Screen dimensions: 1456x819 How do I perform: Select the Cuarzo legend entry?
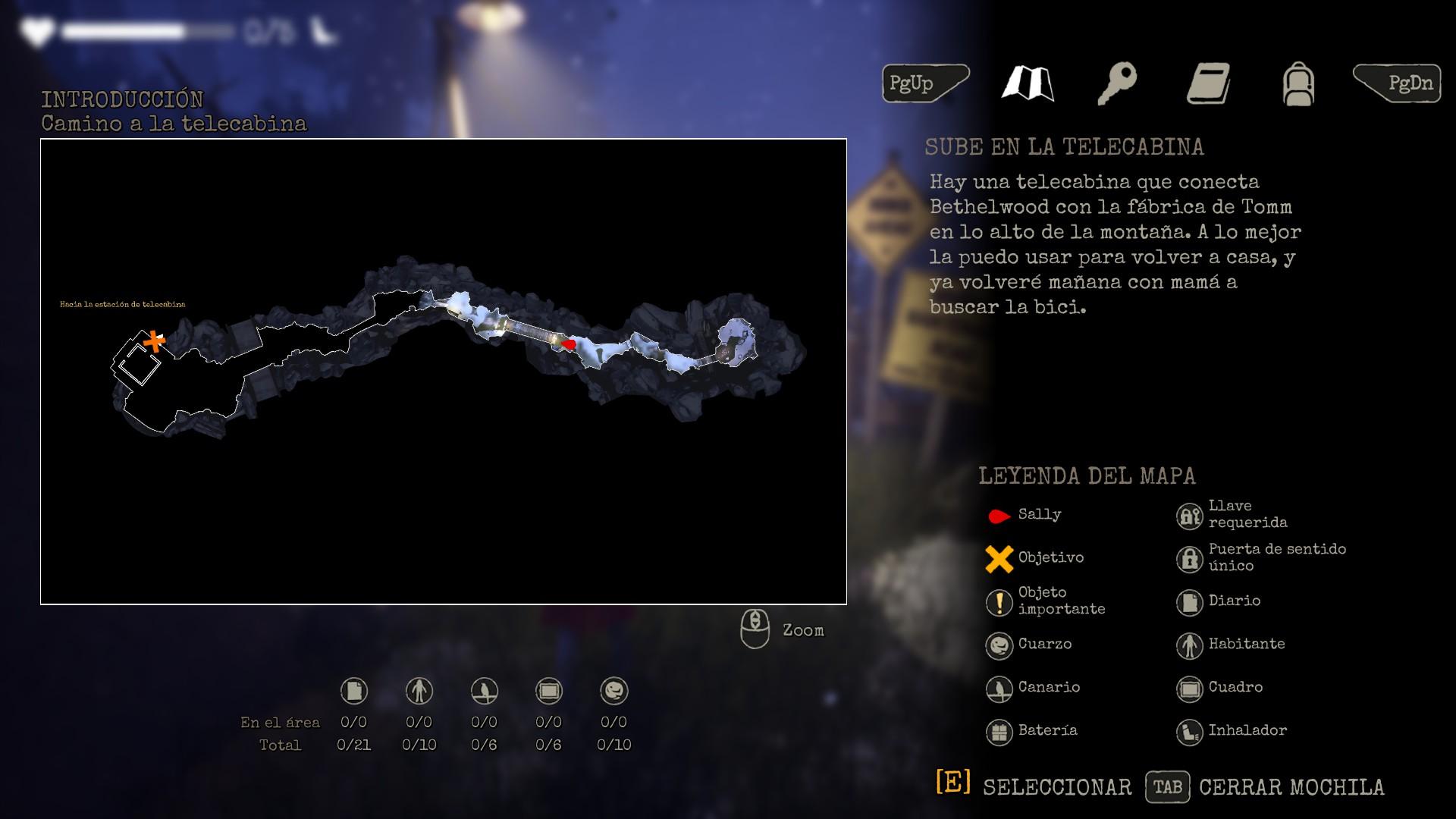point(1030,645)
